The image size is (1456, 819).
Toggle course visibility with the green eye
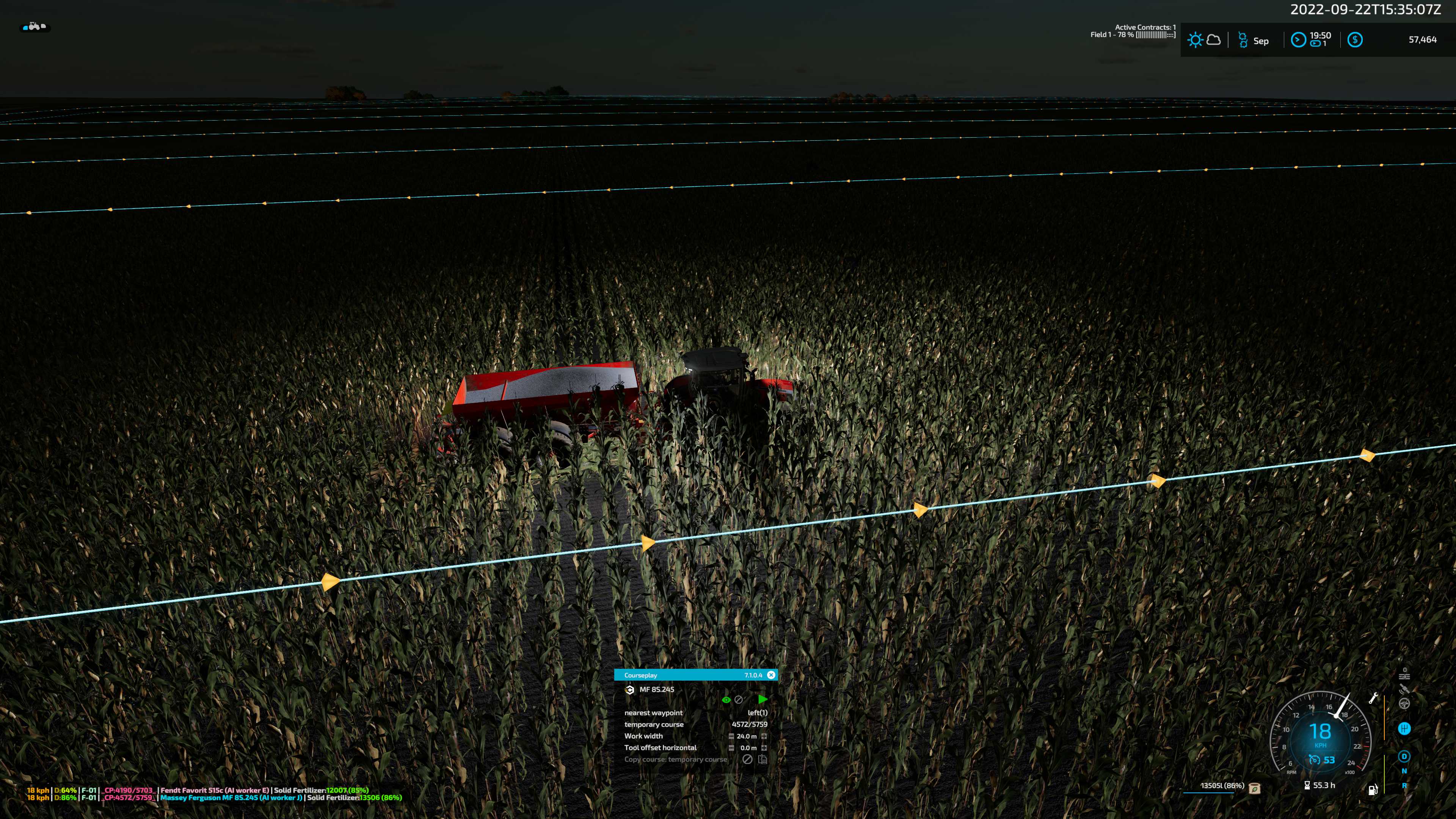point(726,700)
